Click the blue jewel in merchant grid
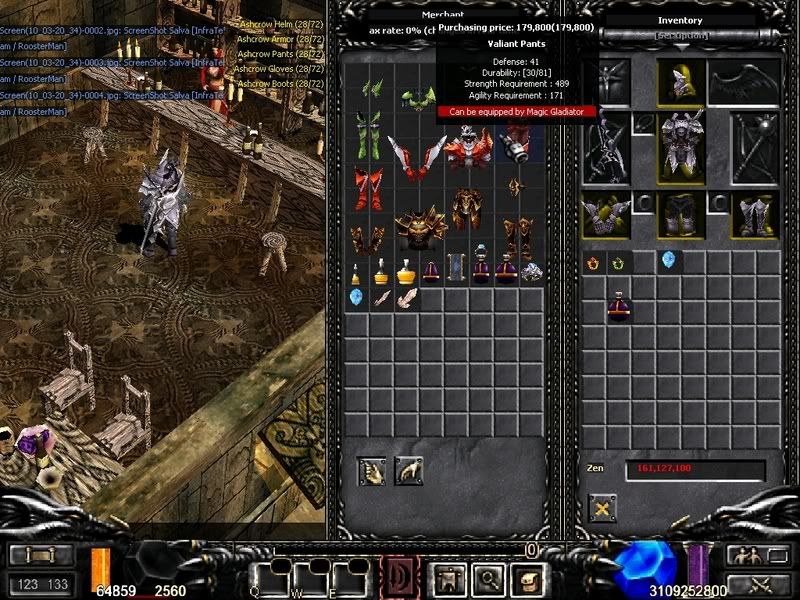800x600 pixels. tap(356, 297)
